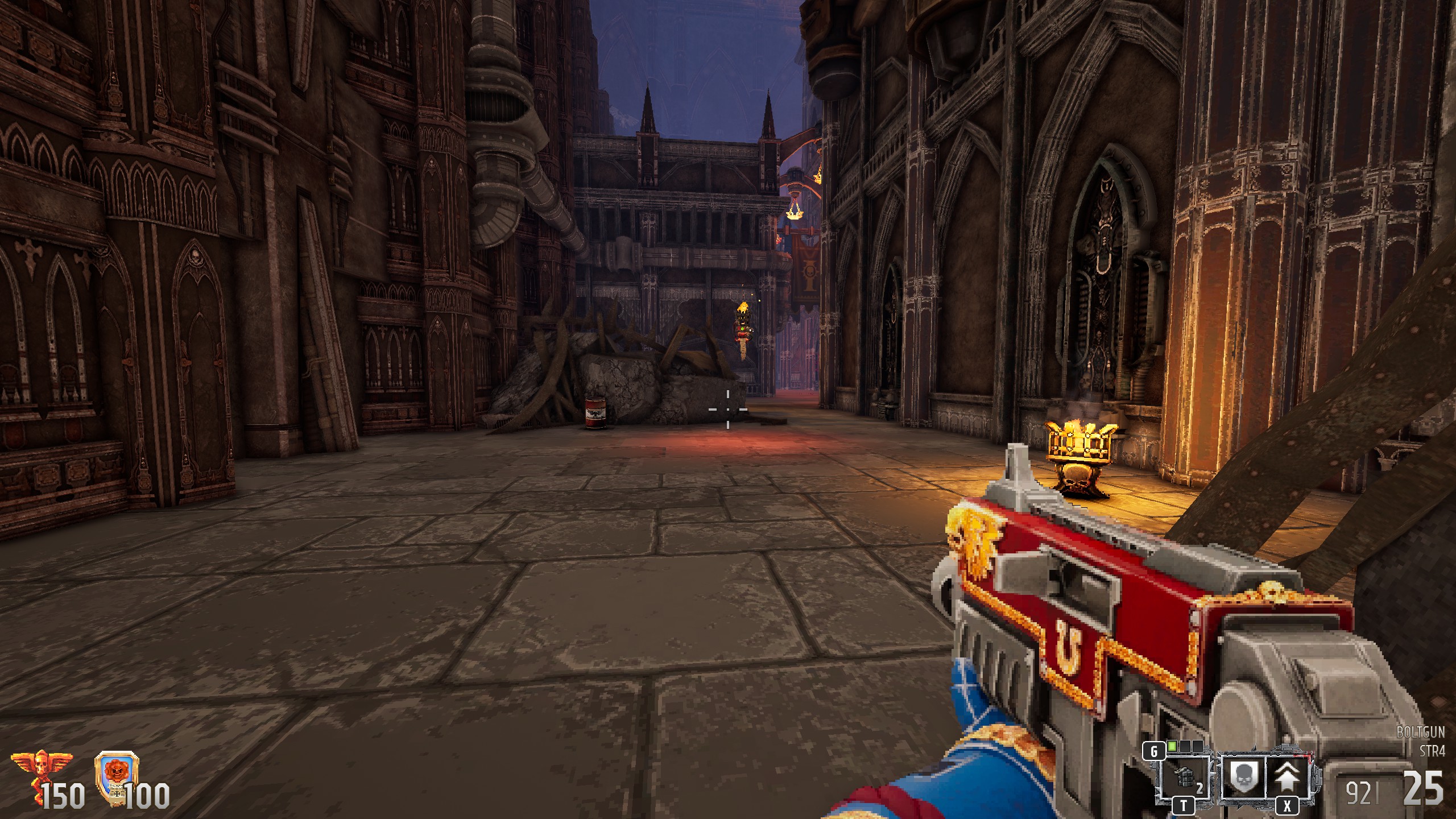Screen dimensions: 1456x819
Task: Click the crosshair at screen center
Action: [728, 408]
